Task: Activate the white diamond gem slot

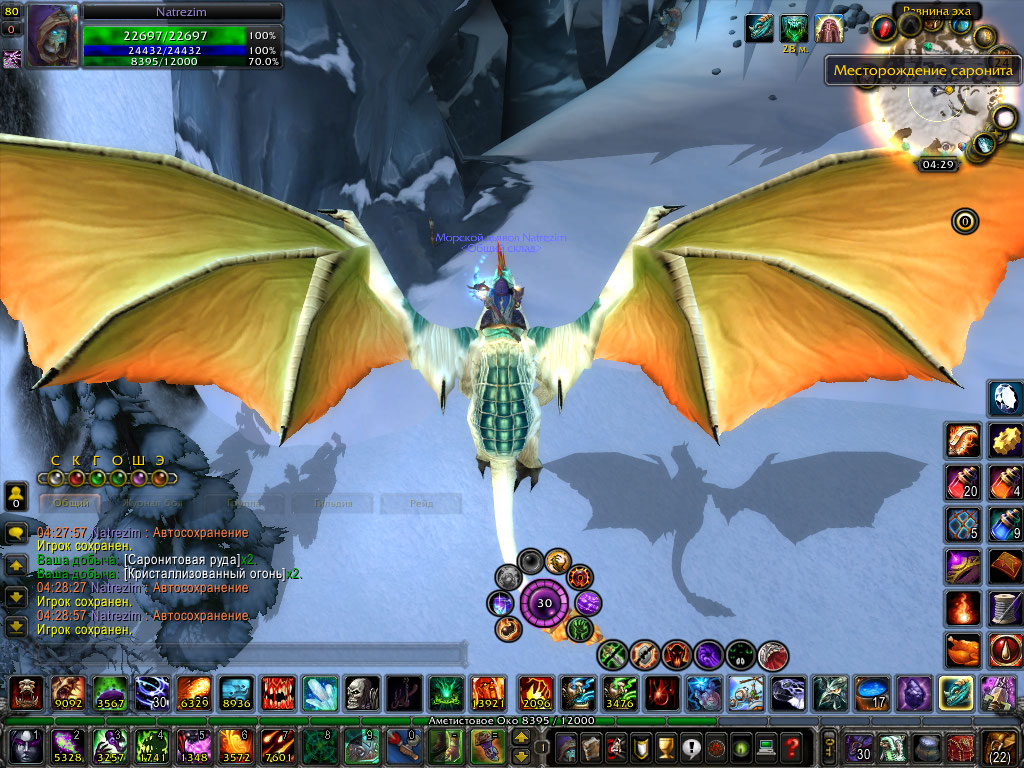Action: click(x=1005, y=397)
